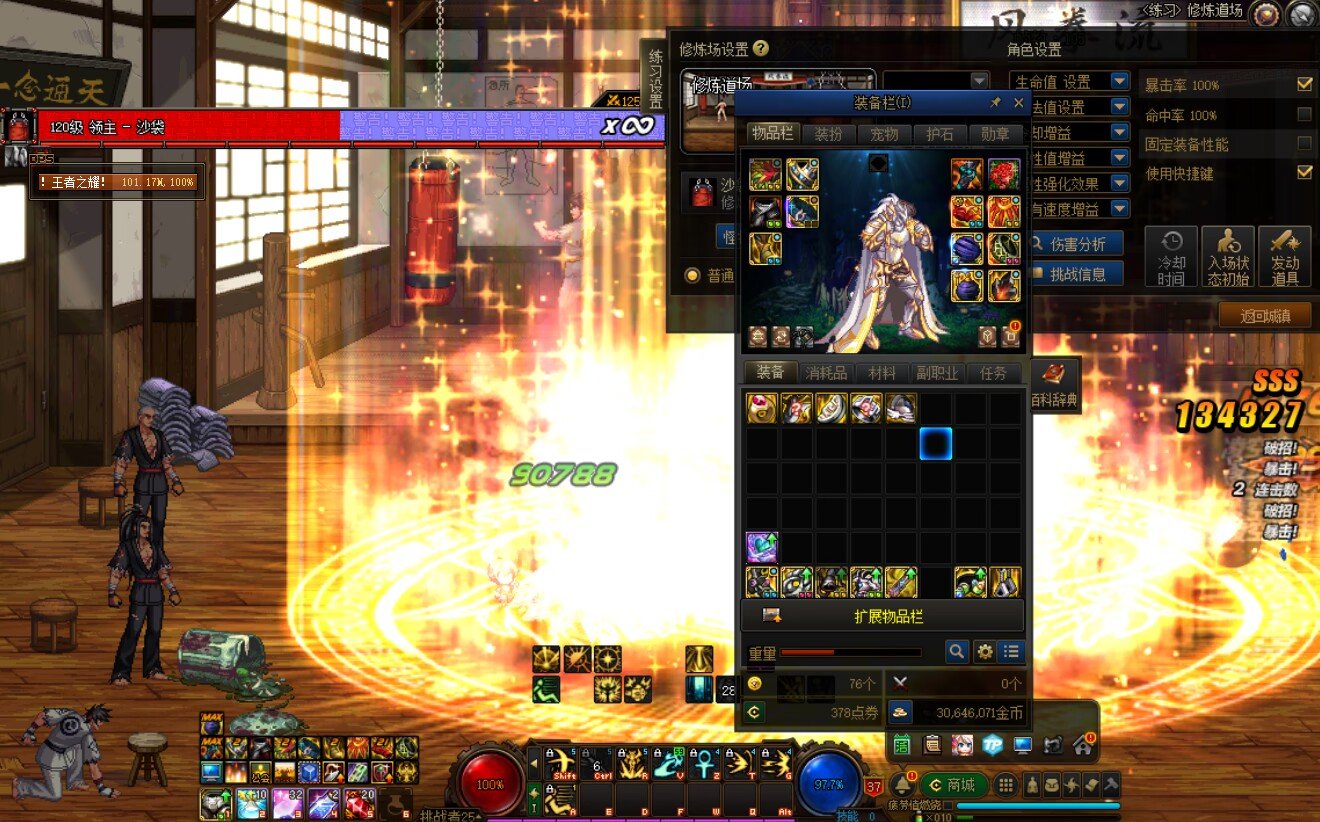Switch to the 装扮 avatar tab
The height and width of the screenshot is (822, 1320).
click(x=828, y=135)
